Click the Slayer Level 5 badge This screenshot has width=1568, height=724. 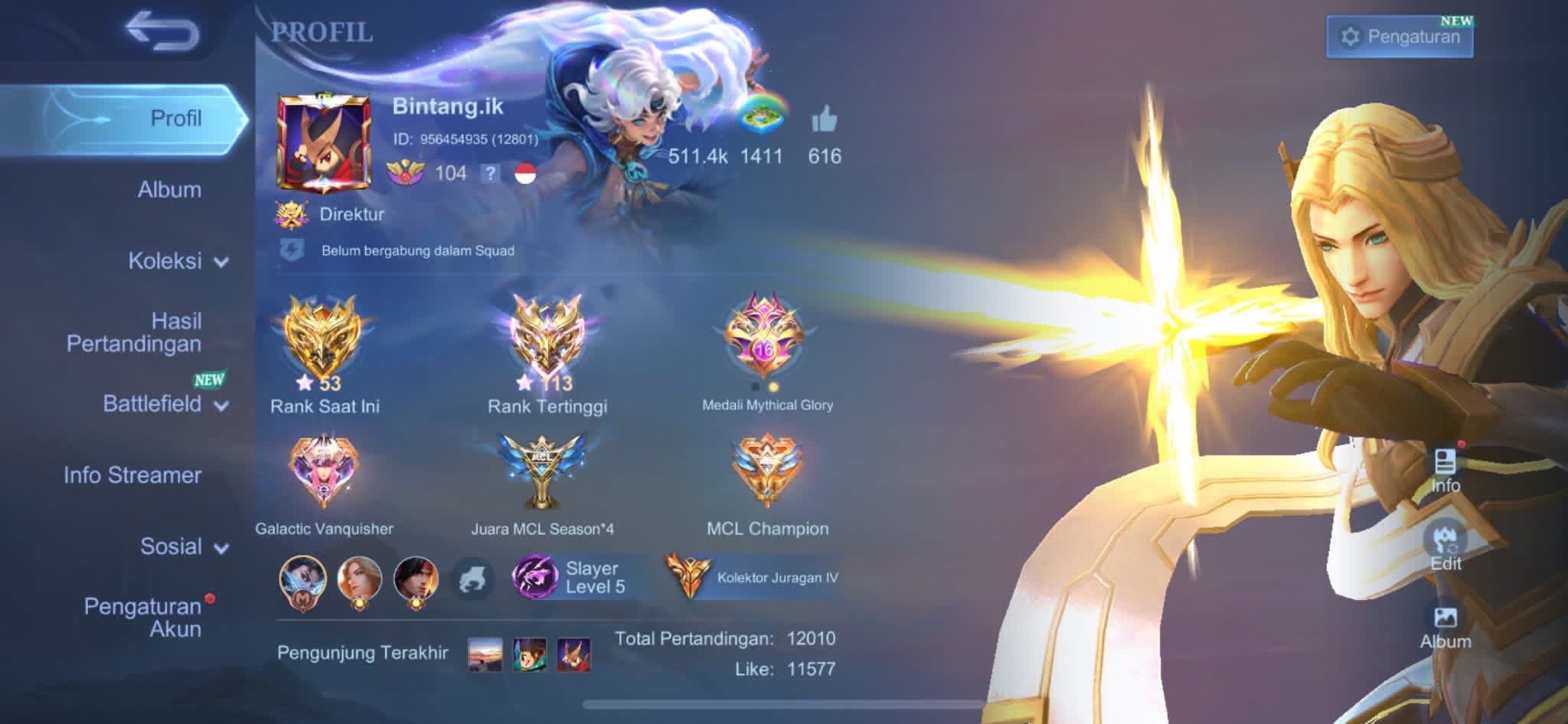point(570,577)
